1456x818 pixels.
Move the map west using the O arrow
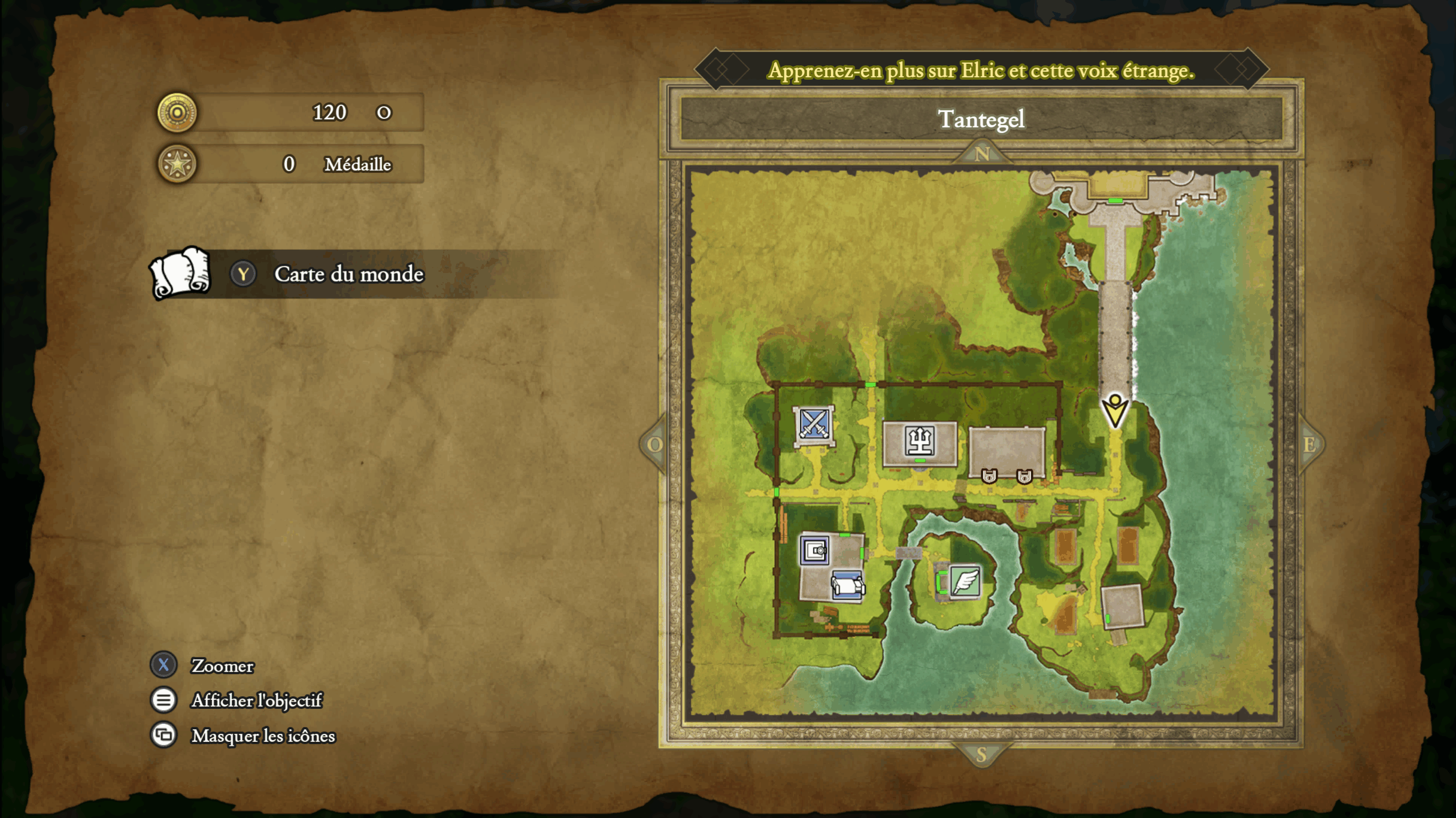pyautogui.click(x=654, y=444)
